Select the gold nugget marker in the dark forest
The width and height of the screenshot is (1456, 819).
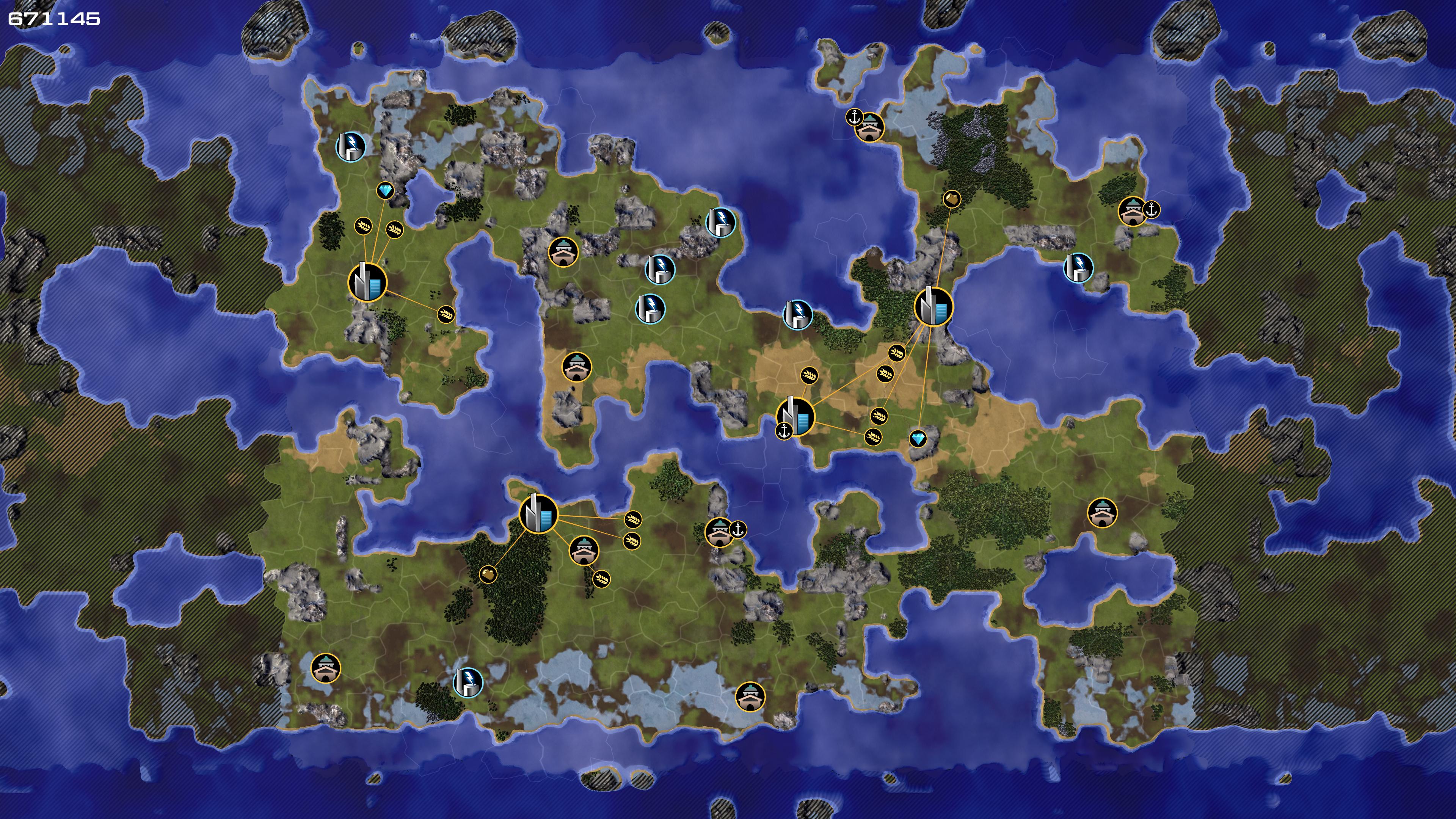point(488,574)
